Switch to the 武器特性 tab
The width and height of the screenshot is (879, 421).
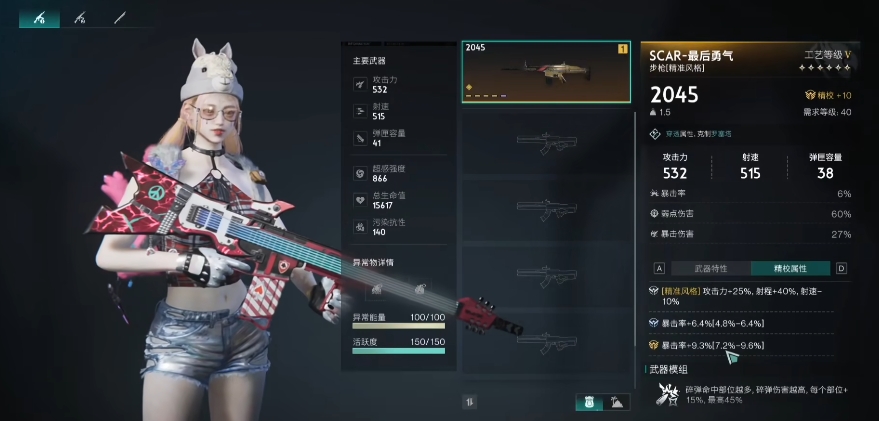[711, 268]
